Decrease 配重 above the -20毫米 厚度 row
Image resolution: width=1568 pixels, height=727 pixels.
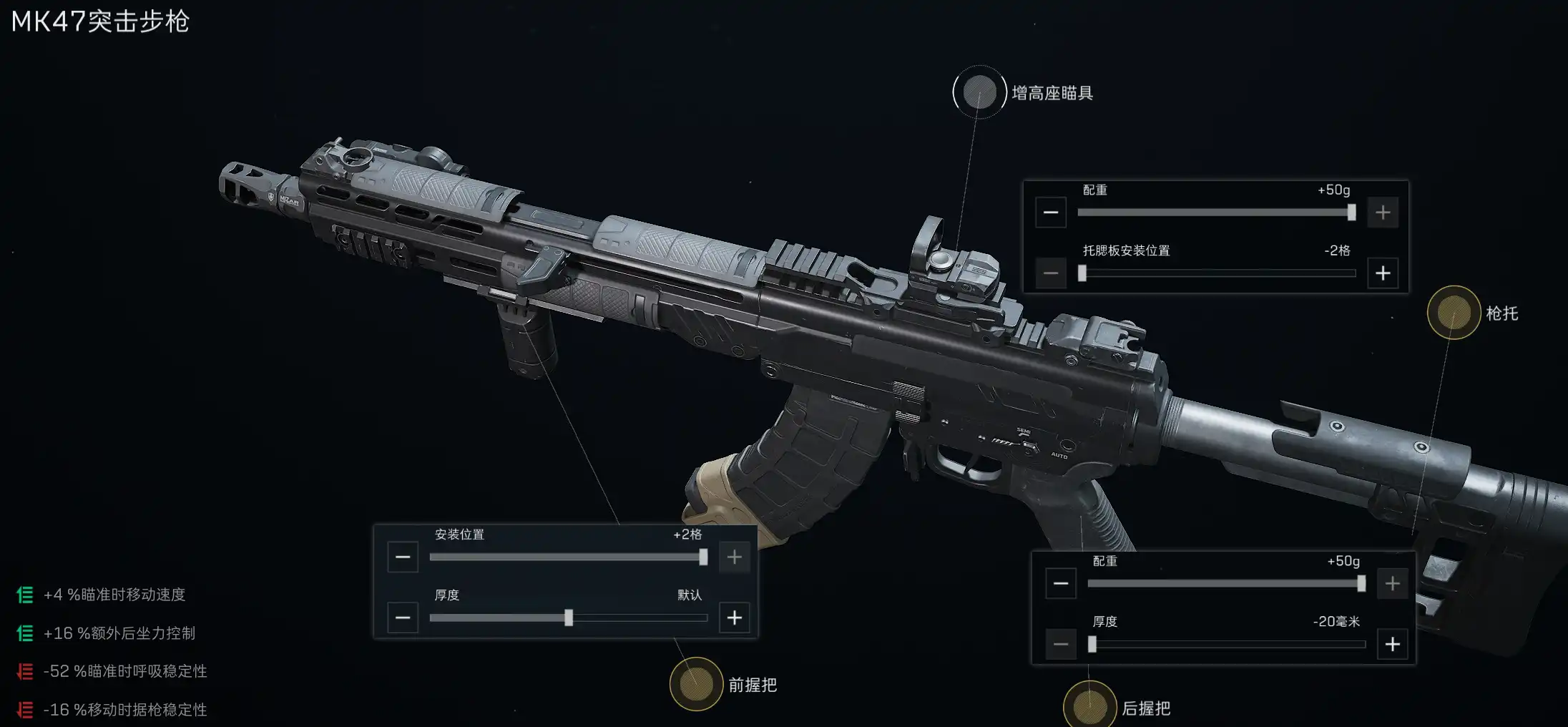(x=1061, y=584)
